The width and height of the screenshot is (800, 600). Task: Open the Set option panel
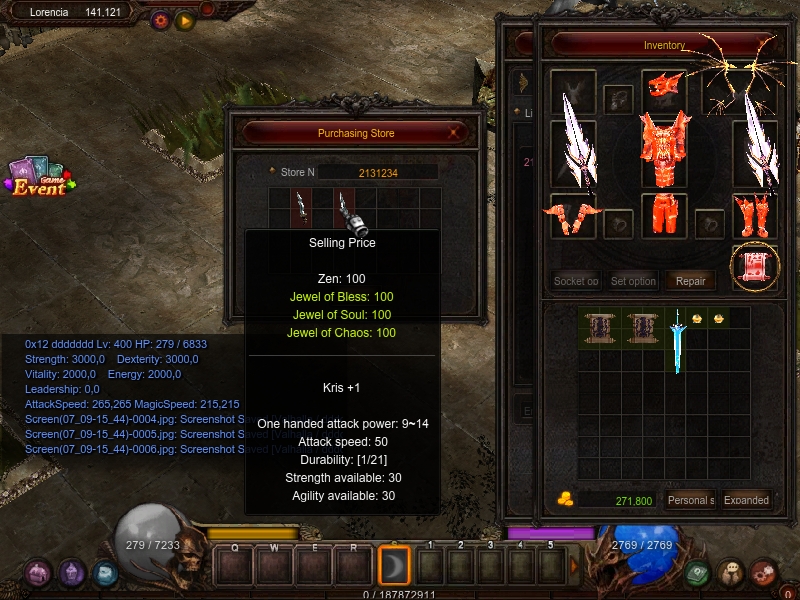(x=633, y=281)
